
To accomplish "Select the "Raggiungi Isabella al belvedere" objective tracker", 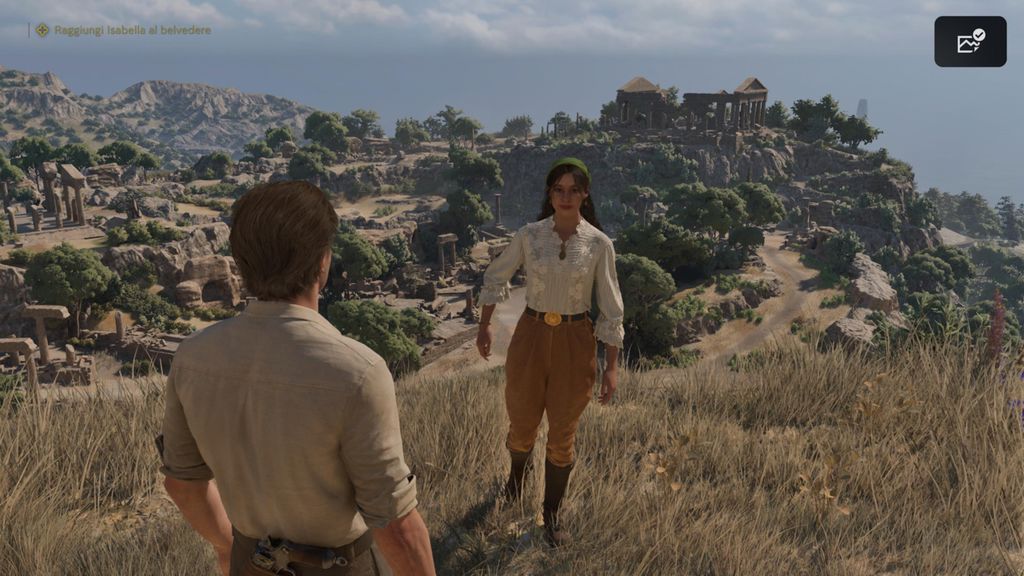I will tap(123, 30).
